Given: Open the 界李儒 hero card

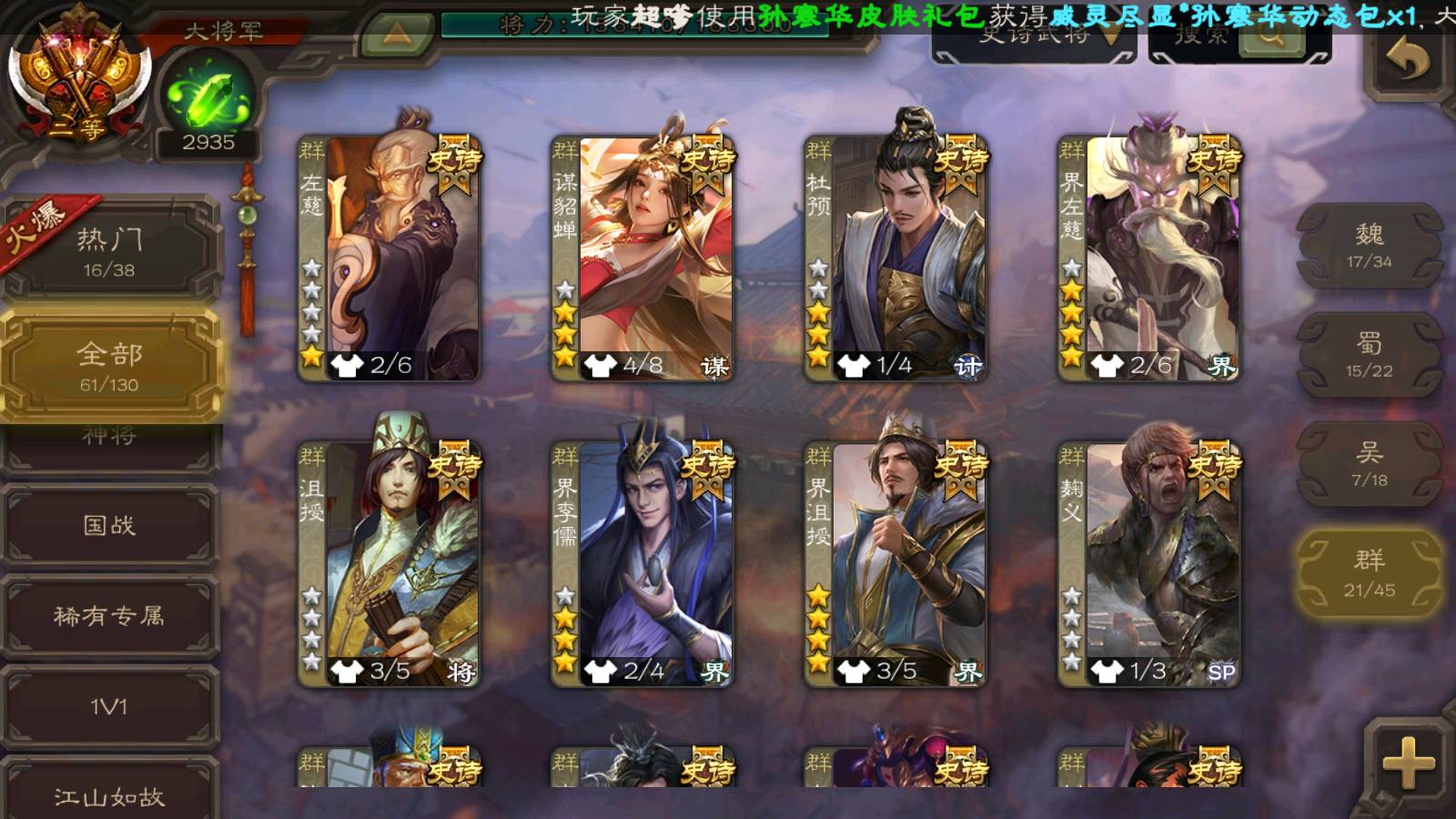Looking at the screenshot, I should coord(642,562).
